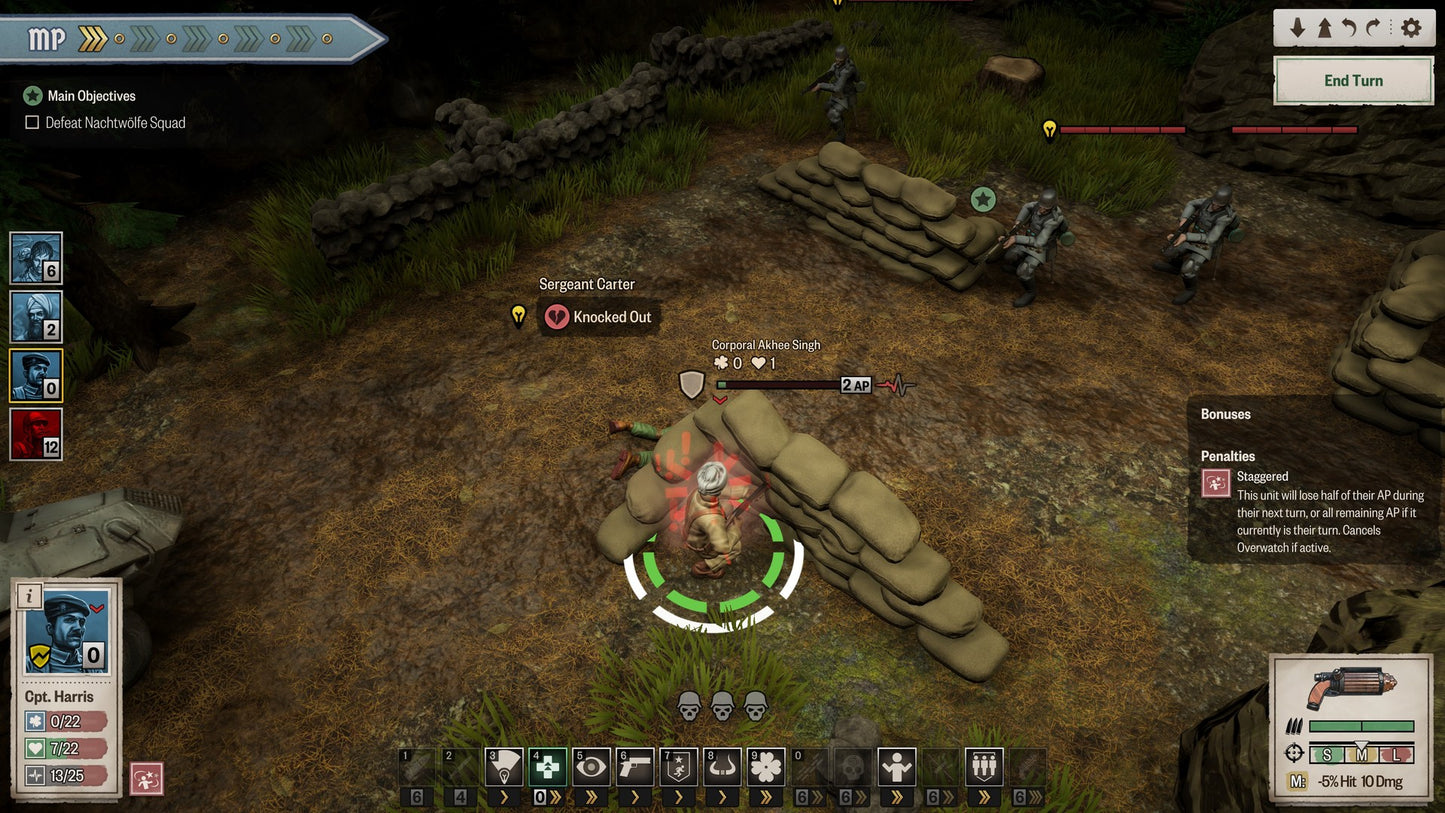Screen dimensions: 1445x813
Task: Toggle camera level down with arrow icon
Action: [x=1298, y=27]
